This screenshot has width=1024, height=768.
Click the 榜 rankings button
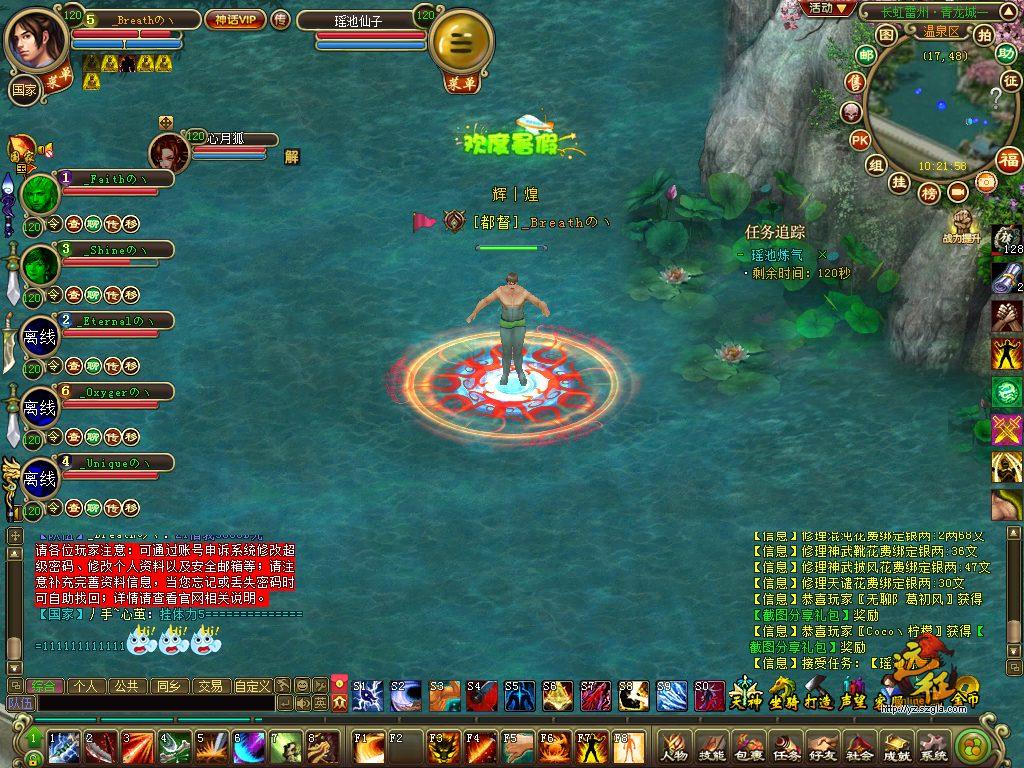929,192
